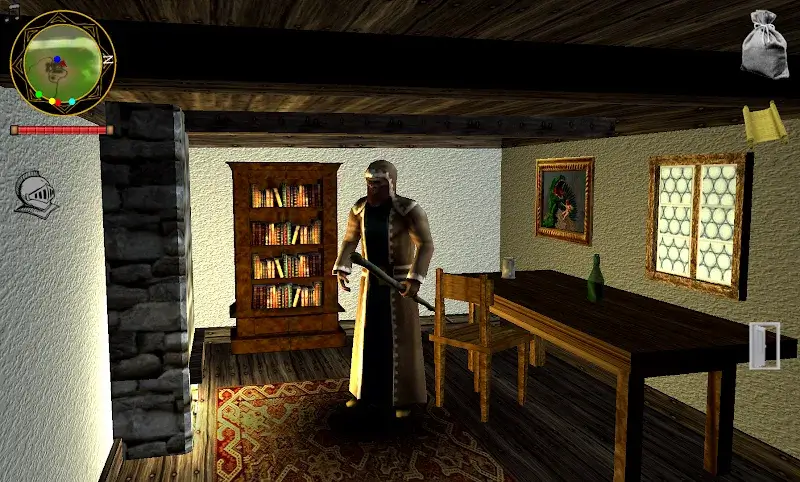Viewport: 800px width, 482px height.
Task: Open the money bag inventory
Action: click(764, 45)
